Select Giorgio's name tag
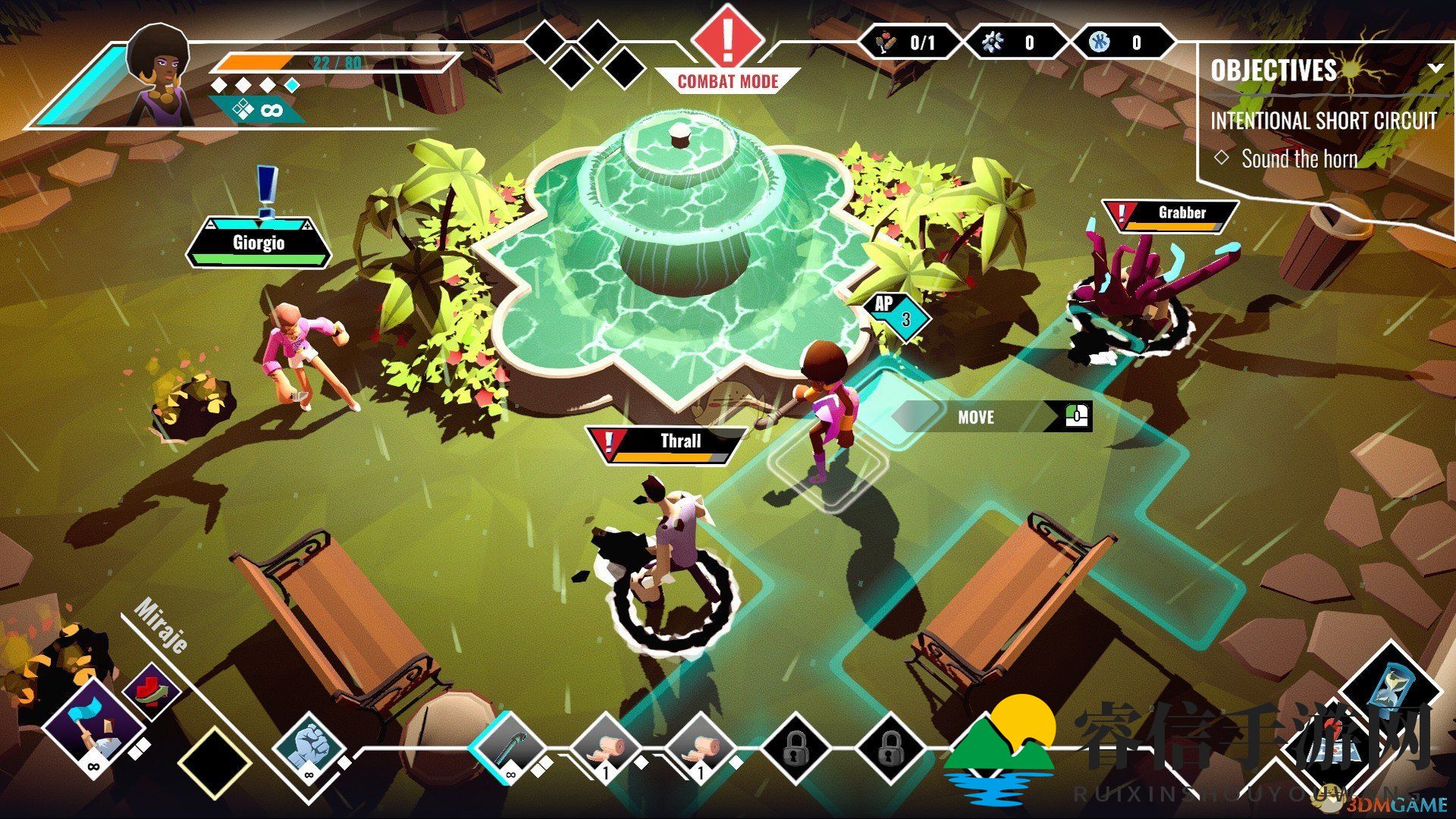1456x819 pixels. (x=259, y=243)
